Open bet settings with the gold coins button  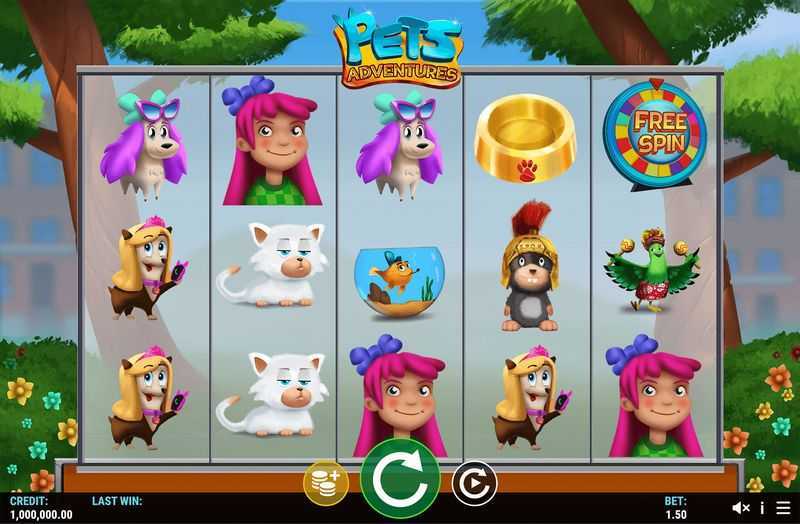pyautogui.click(x=326, y=483)
